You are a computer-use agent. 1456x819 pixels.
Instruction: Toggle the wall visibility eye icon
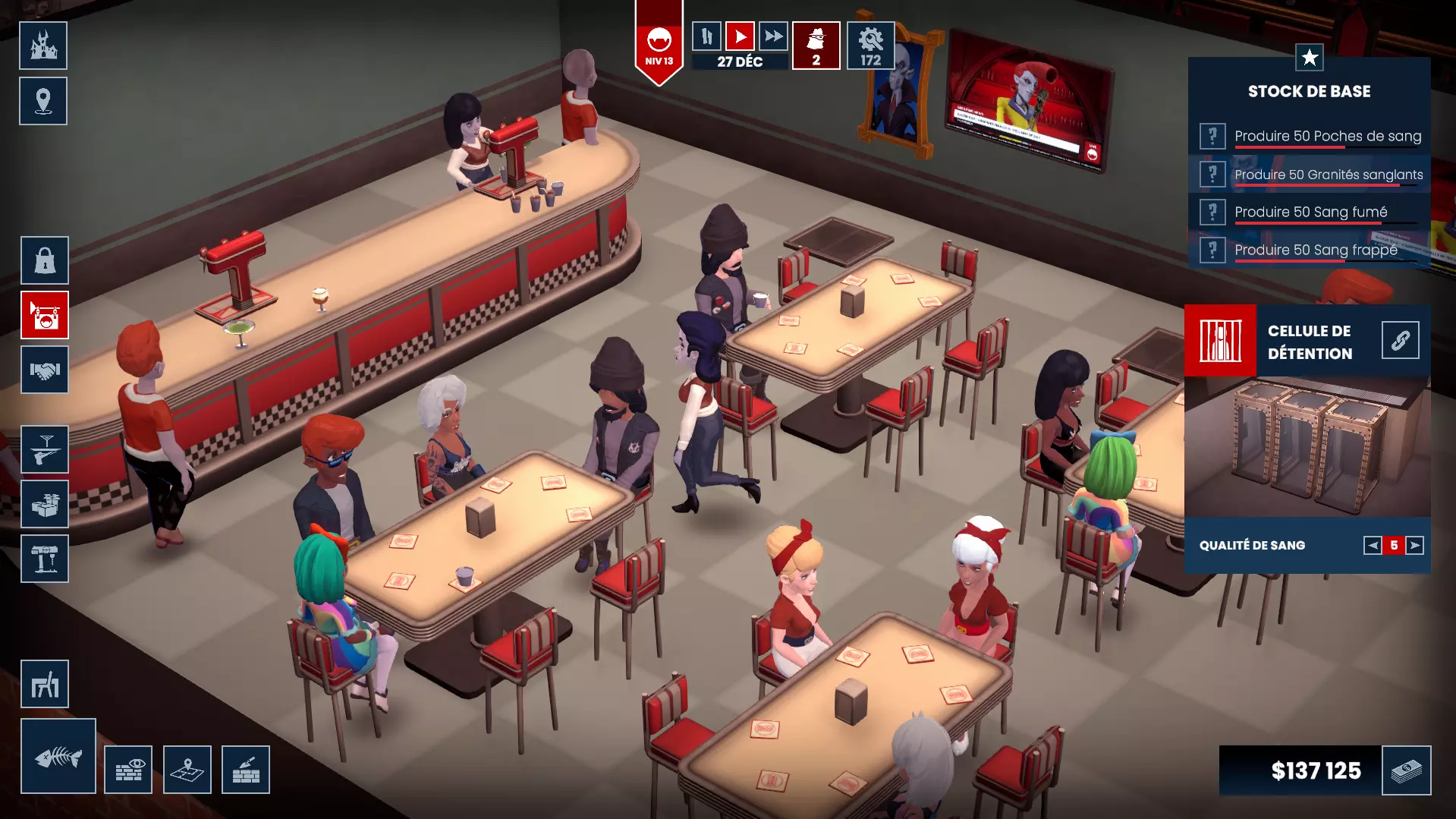tap(128, 770)
